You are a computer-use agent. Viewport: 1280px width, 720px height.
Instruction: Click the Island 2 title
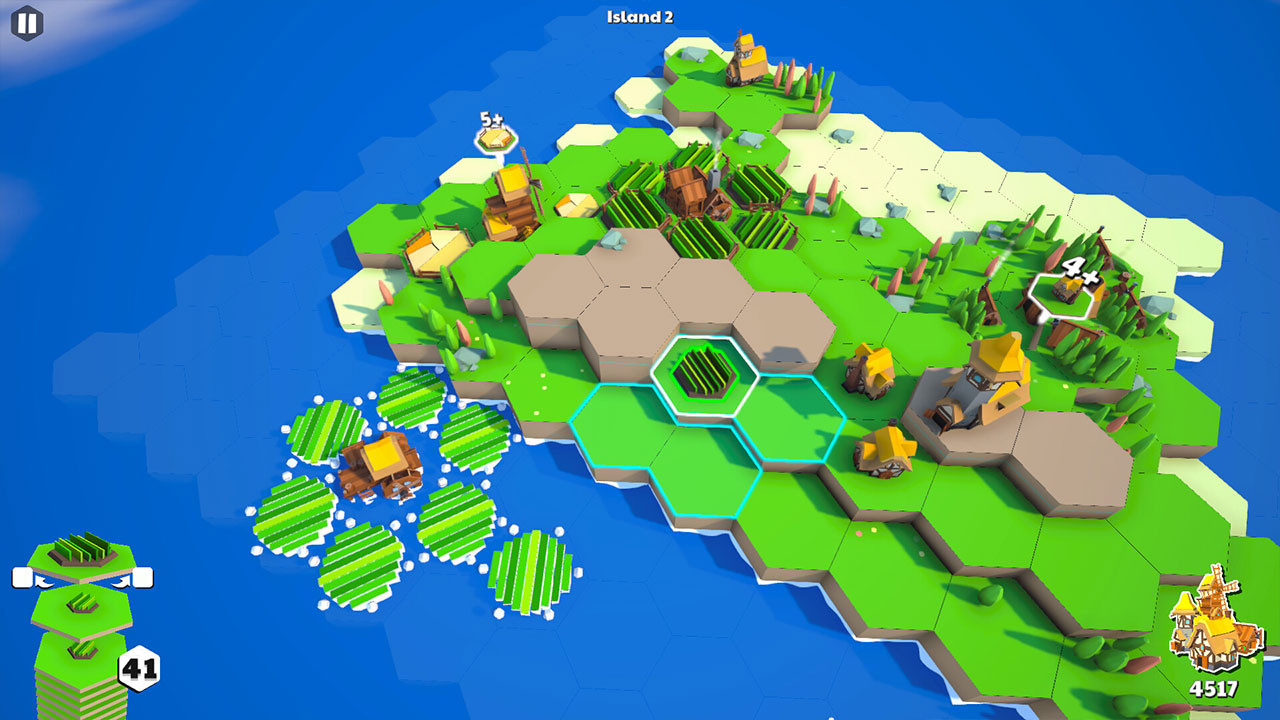coord(640,16)
